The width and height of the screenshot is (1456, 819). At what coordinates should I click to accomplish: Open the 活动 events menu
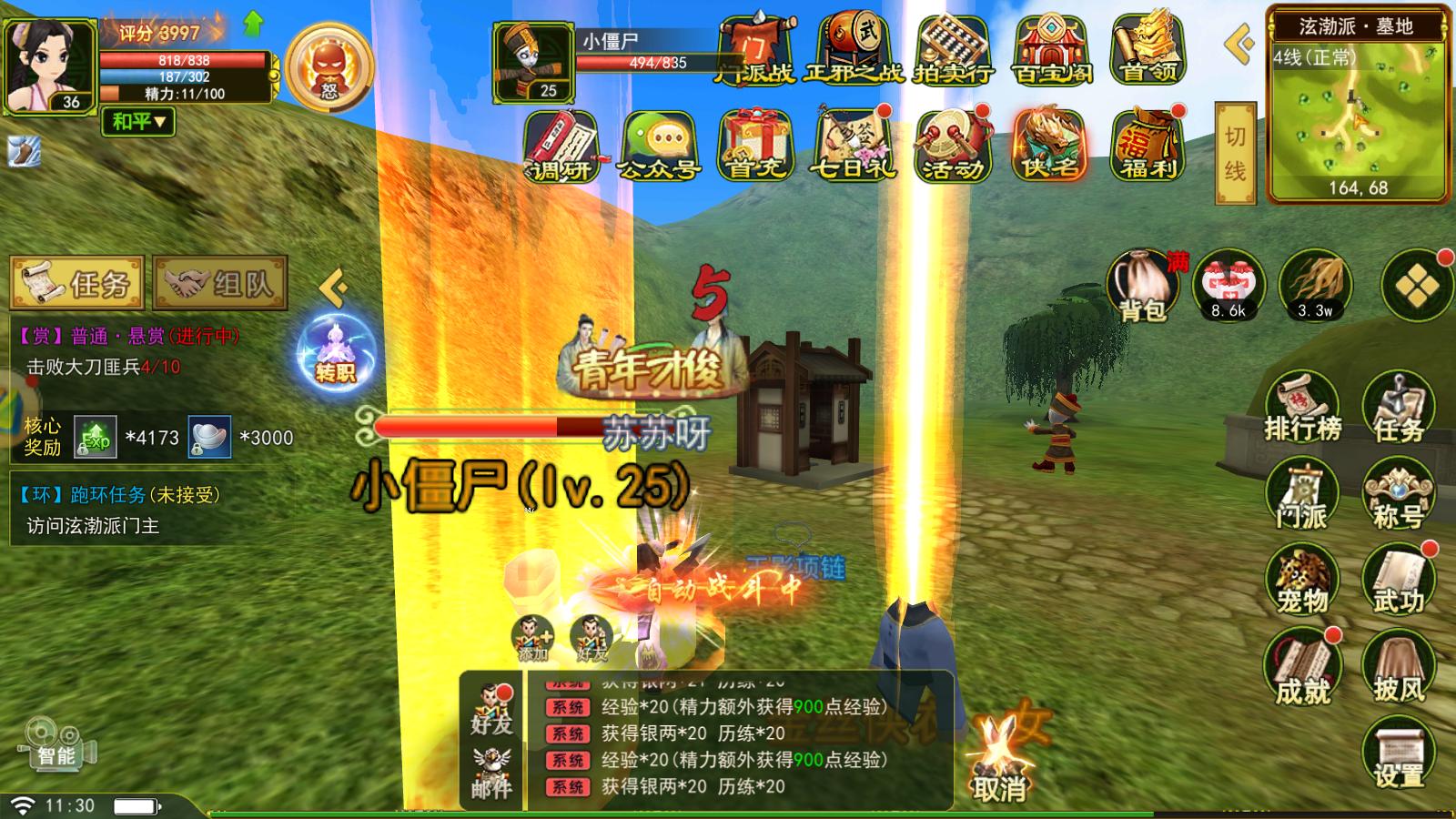[x=952, y=146]
